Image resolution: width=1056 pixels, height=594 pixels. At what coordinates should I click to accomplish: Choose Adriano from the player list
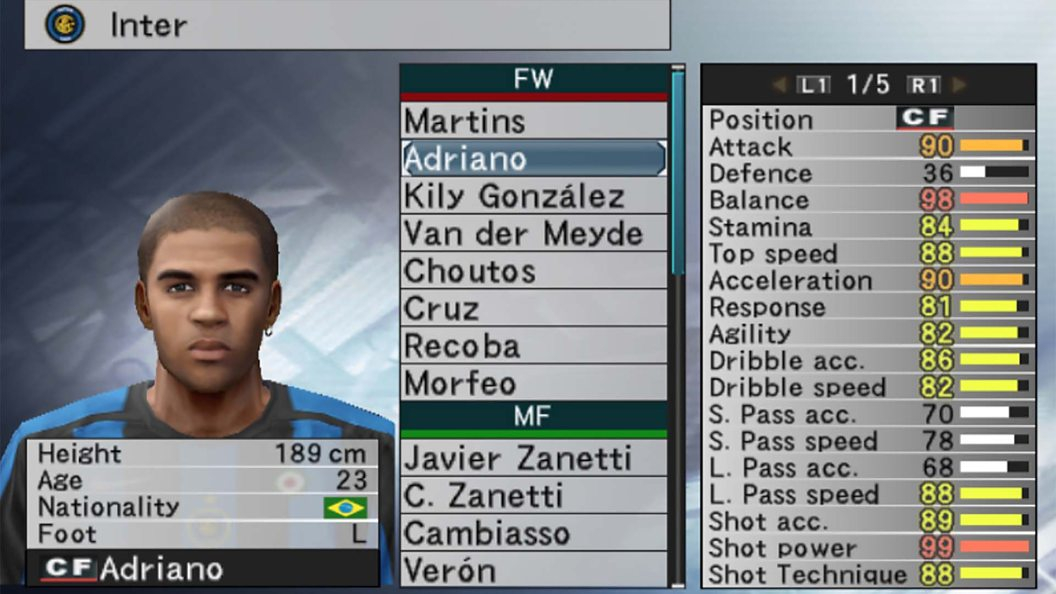533,158
